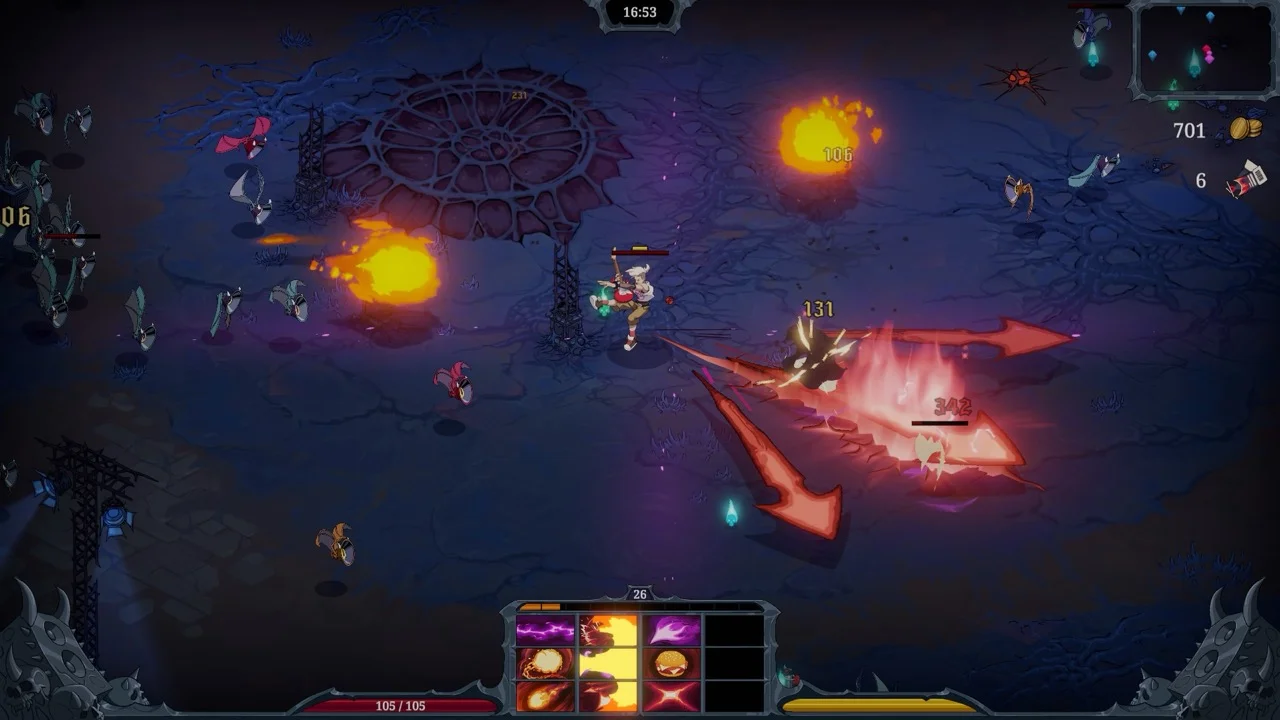
Task: Select the purple lightning ability icon
Action: coord(545,630)
